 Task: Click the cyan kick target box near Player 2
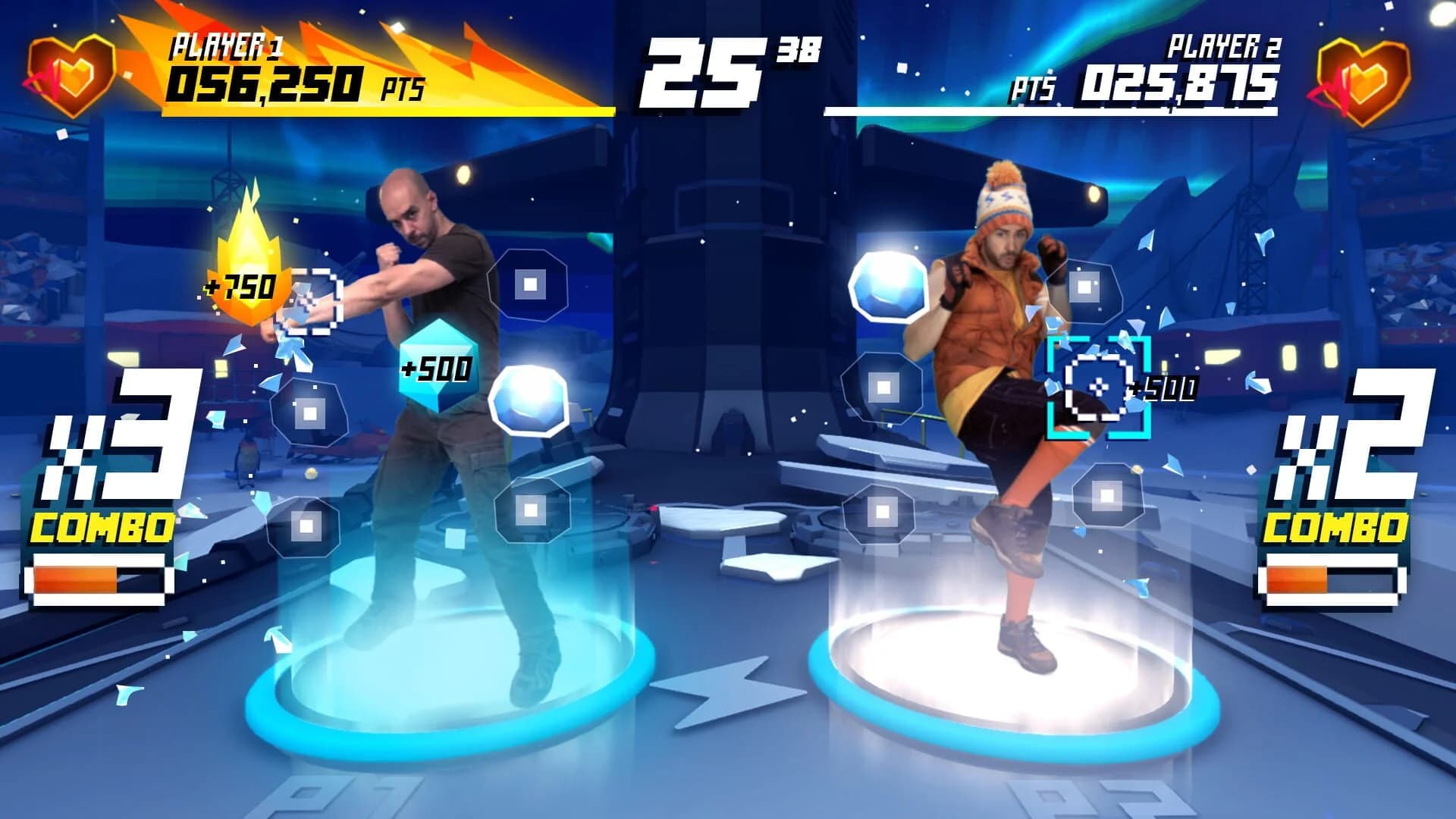click(1100, 387)
